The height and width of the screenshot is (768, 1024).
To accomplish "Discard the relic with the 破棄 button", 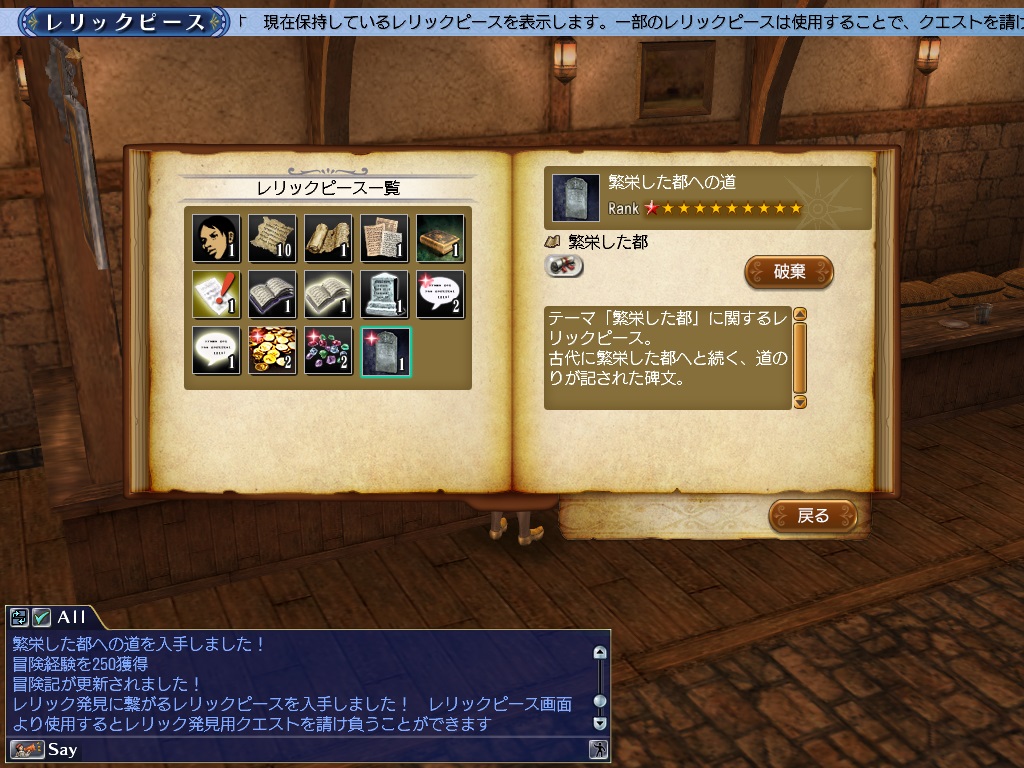I will click(x=789, y=271).
